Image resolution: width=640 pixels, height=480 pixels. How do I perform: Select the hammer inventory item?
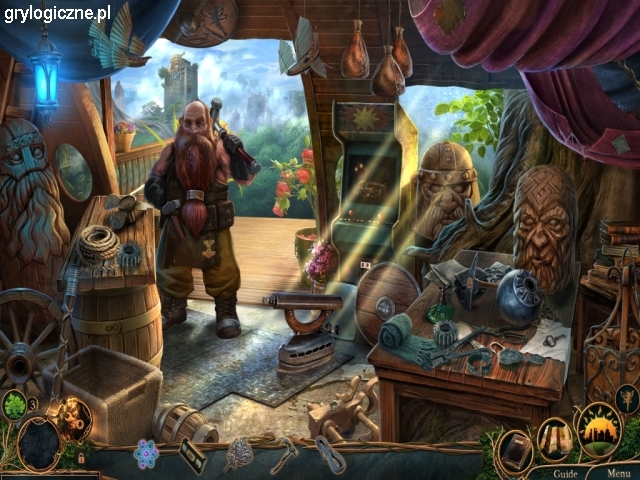point(284,453)
